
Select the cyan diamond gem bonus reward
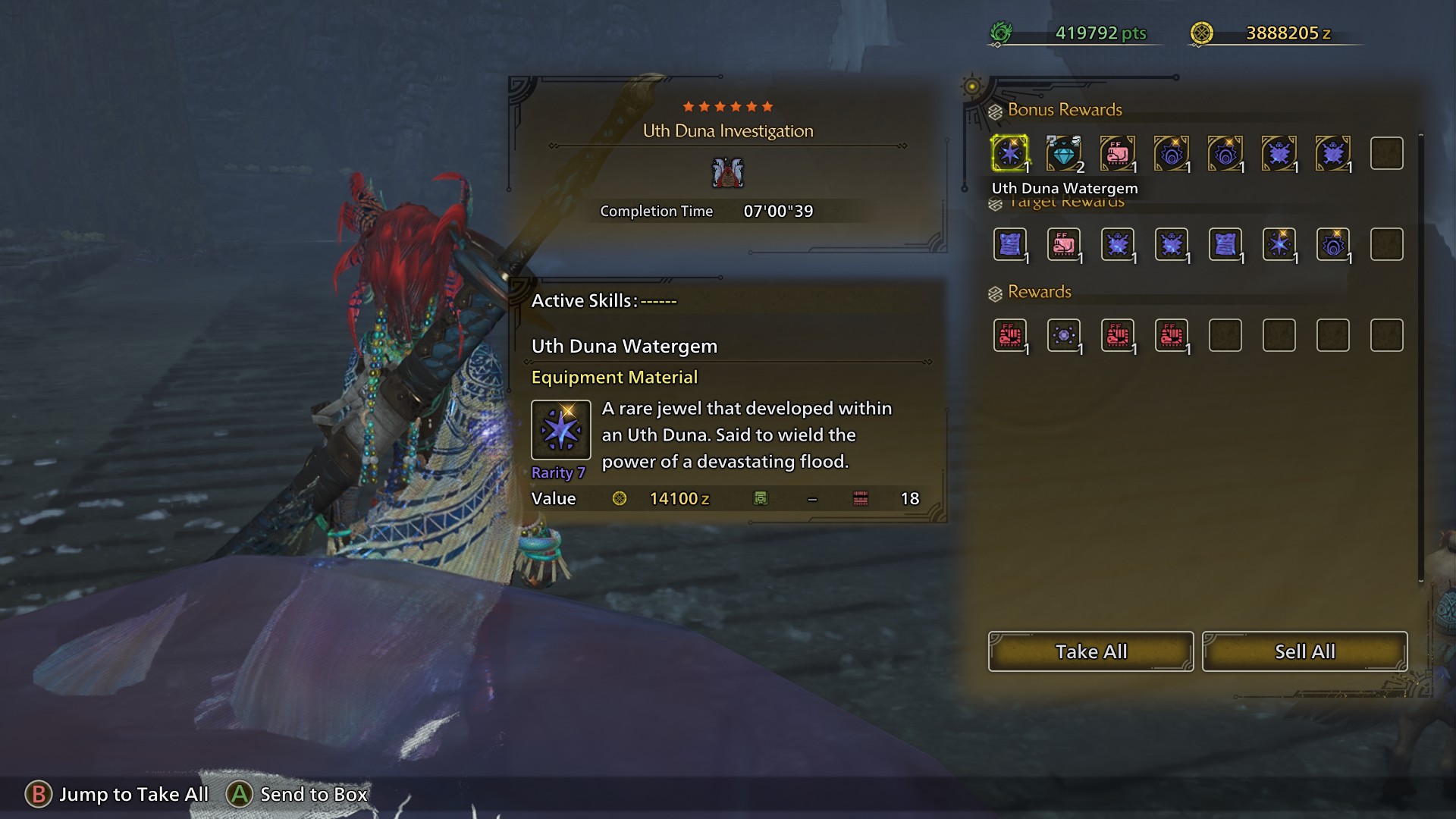click(x=1063, y=153)
